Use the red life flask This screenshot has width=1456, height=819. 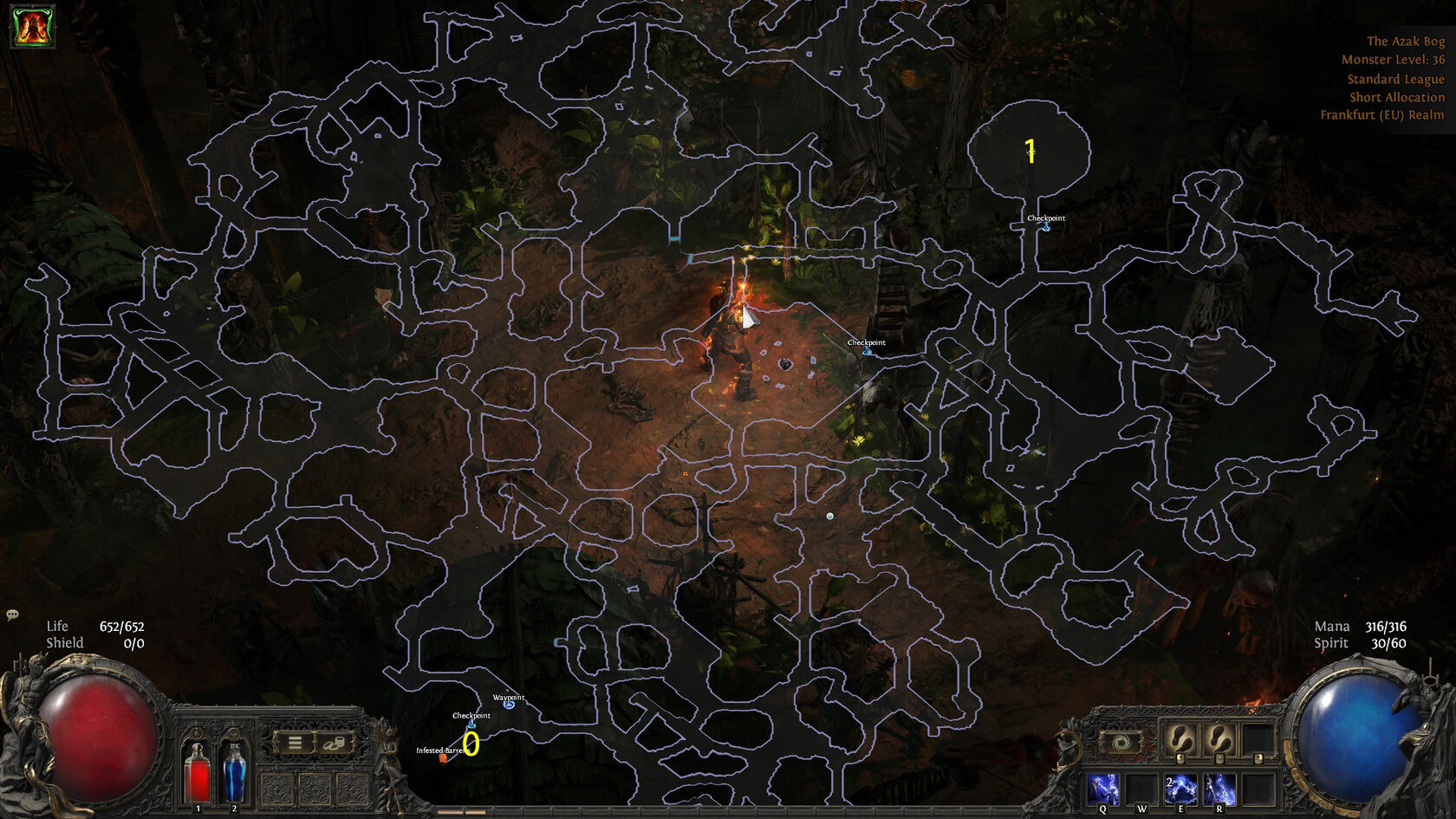point(198,773)
